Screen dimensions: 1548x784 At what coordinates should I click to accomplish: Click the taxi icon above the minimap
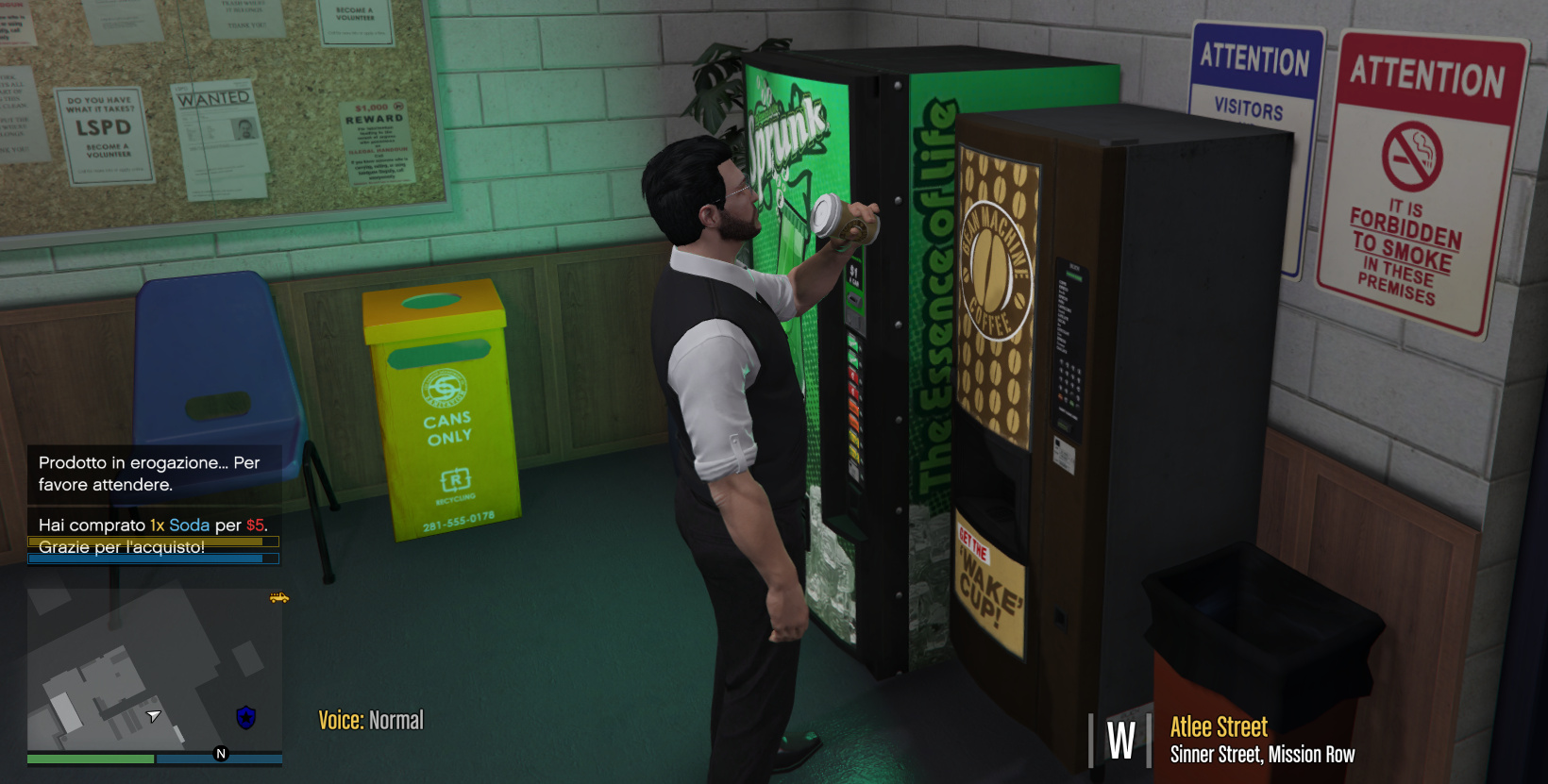(x=278, y=597)
